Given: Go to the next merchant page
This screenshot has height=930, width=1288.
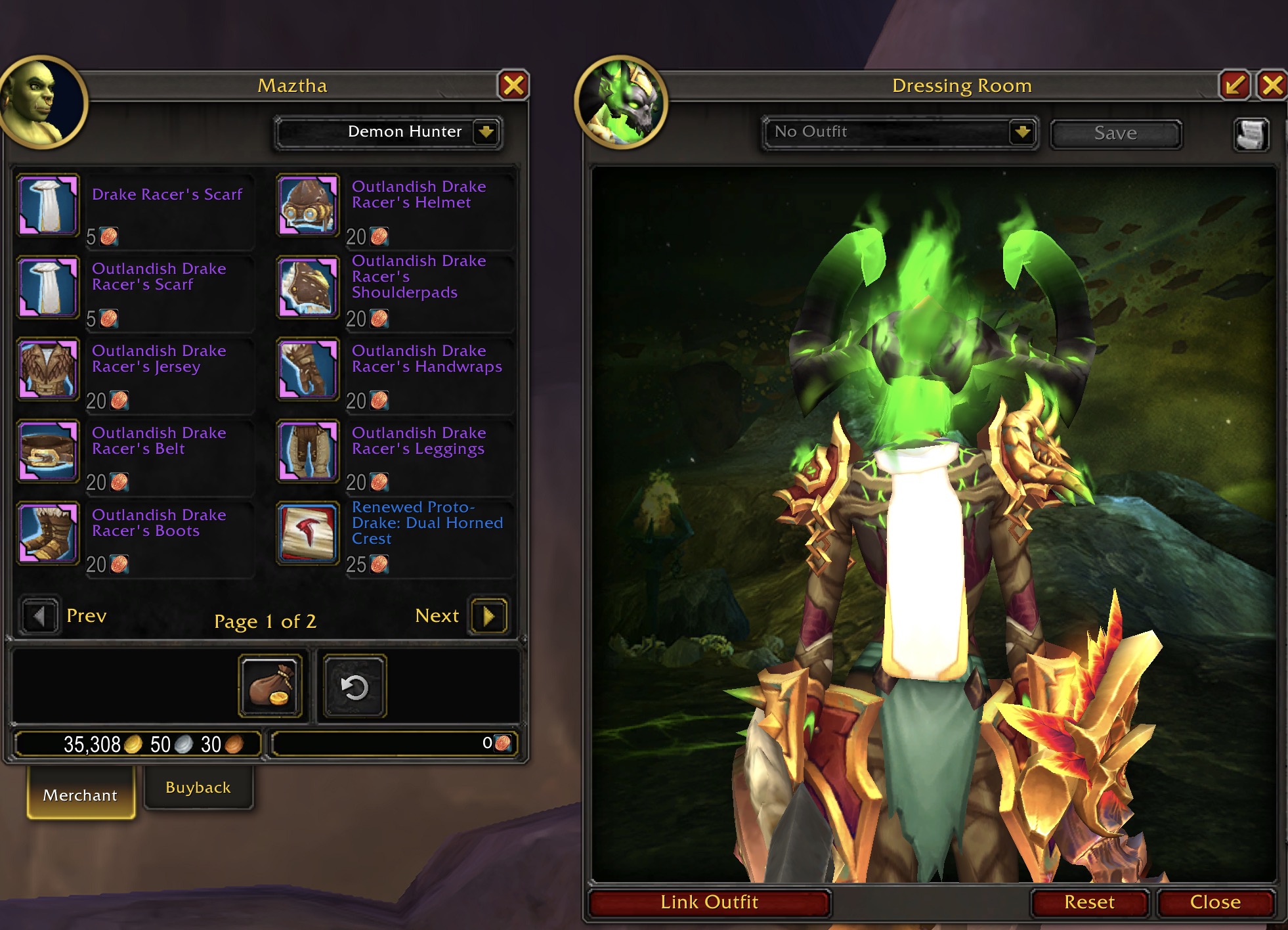Looking at the screenshot, I should (488, 616).
